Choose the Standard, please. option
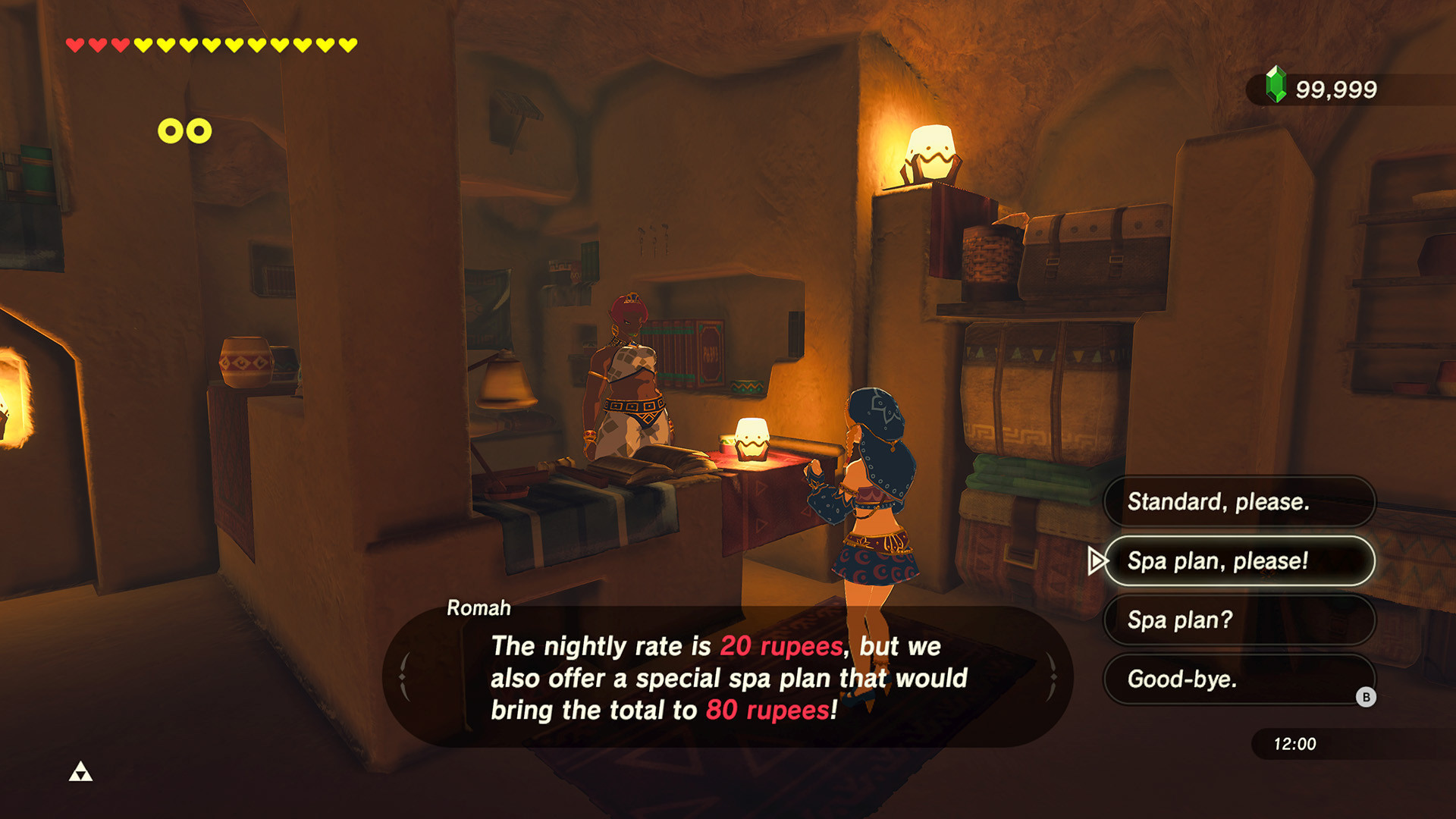The image size is (1456, 819). point(1238,502)
